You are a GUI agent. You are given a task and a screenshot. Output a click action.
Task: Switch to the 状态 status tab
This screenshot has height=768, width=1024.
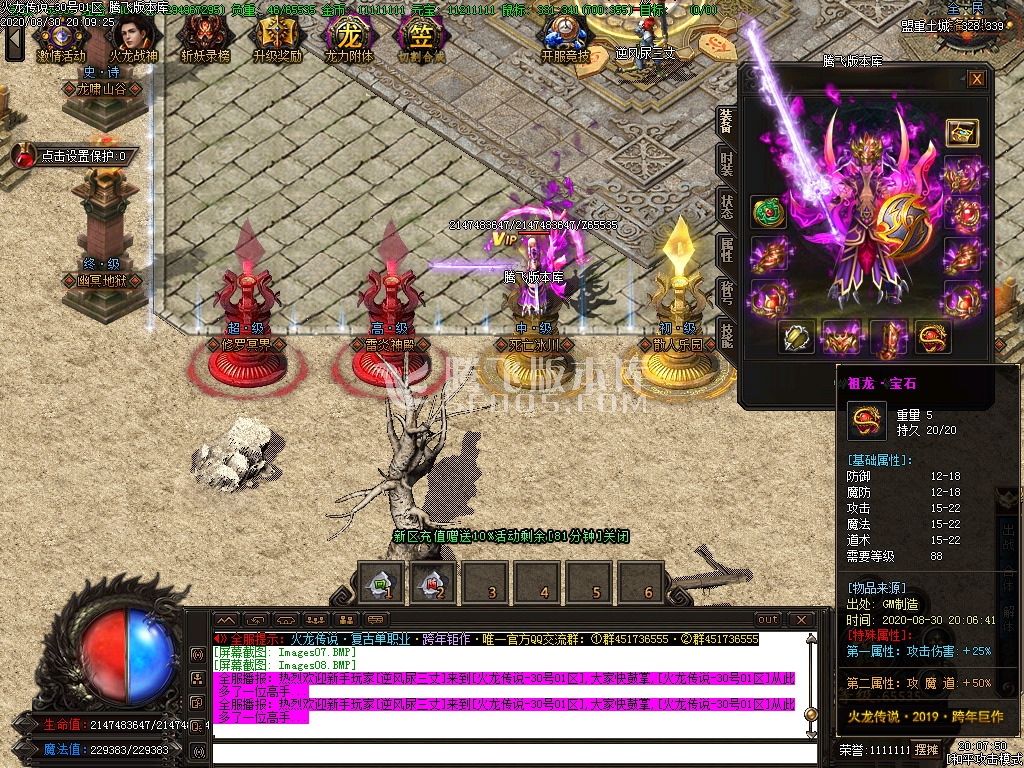726,208
